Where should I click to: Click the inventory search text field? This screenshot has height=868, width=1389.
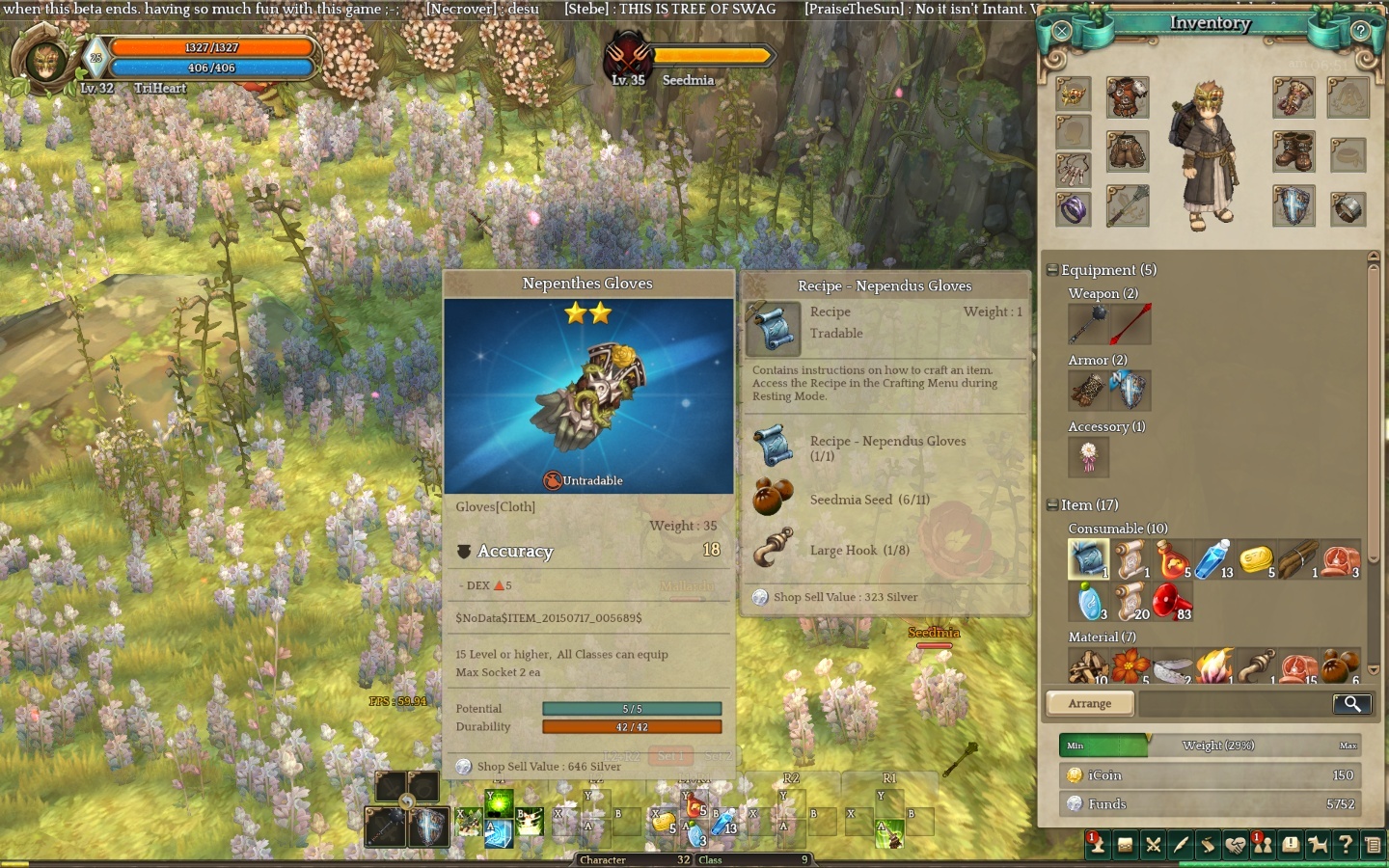click(1235, 703)
